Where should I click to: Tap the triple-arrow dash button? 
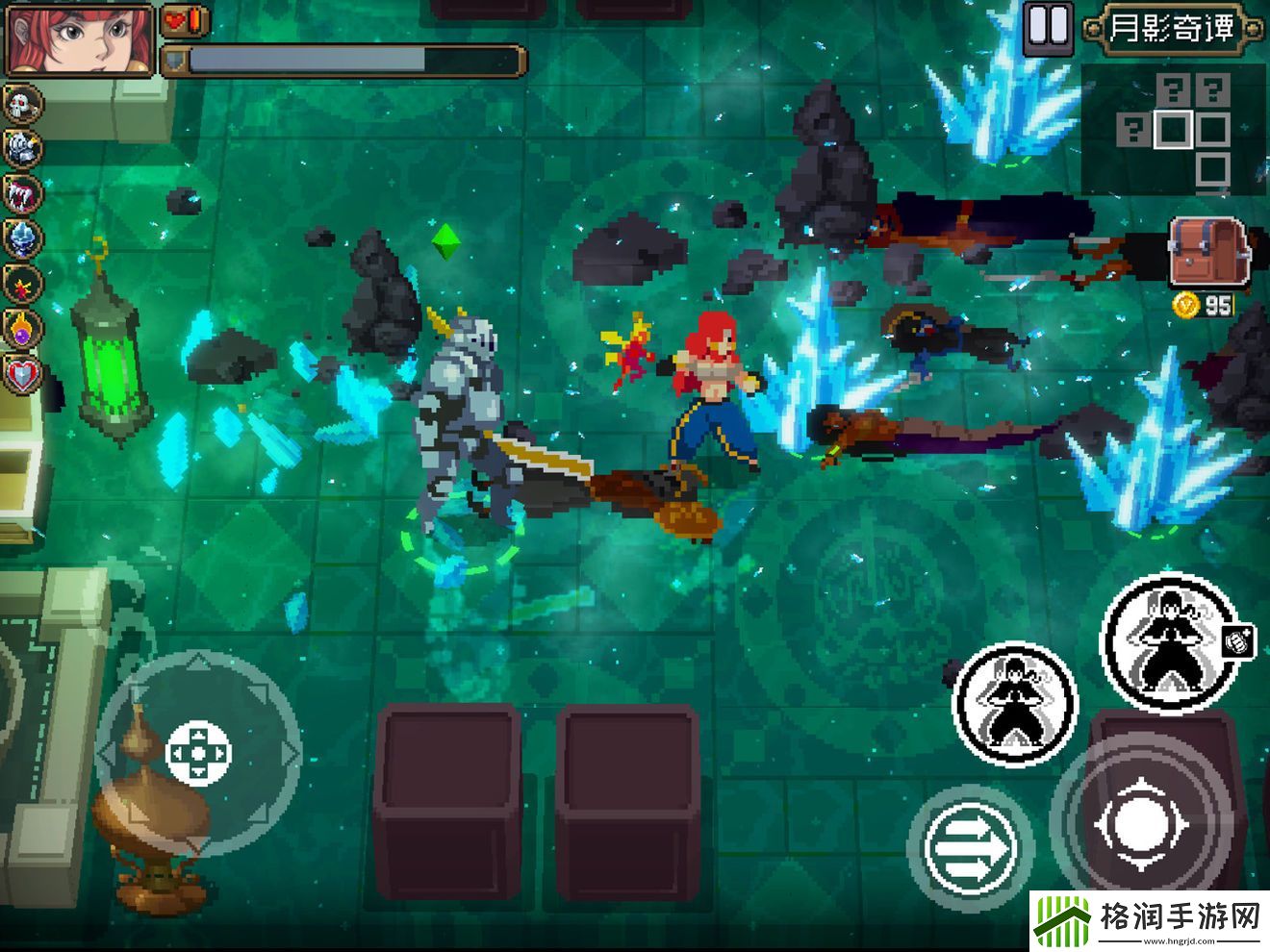pos(970,846)
